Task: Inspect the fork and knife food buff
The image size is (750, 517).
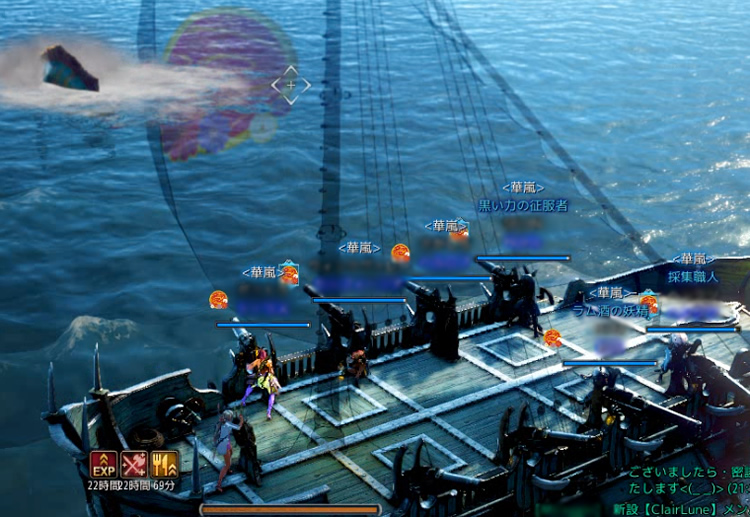Action: tap(164, 465)
